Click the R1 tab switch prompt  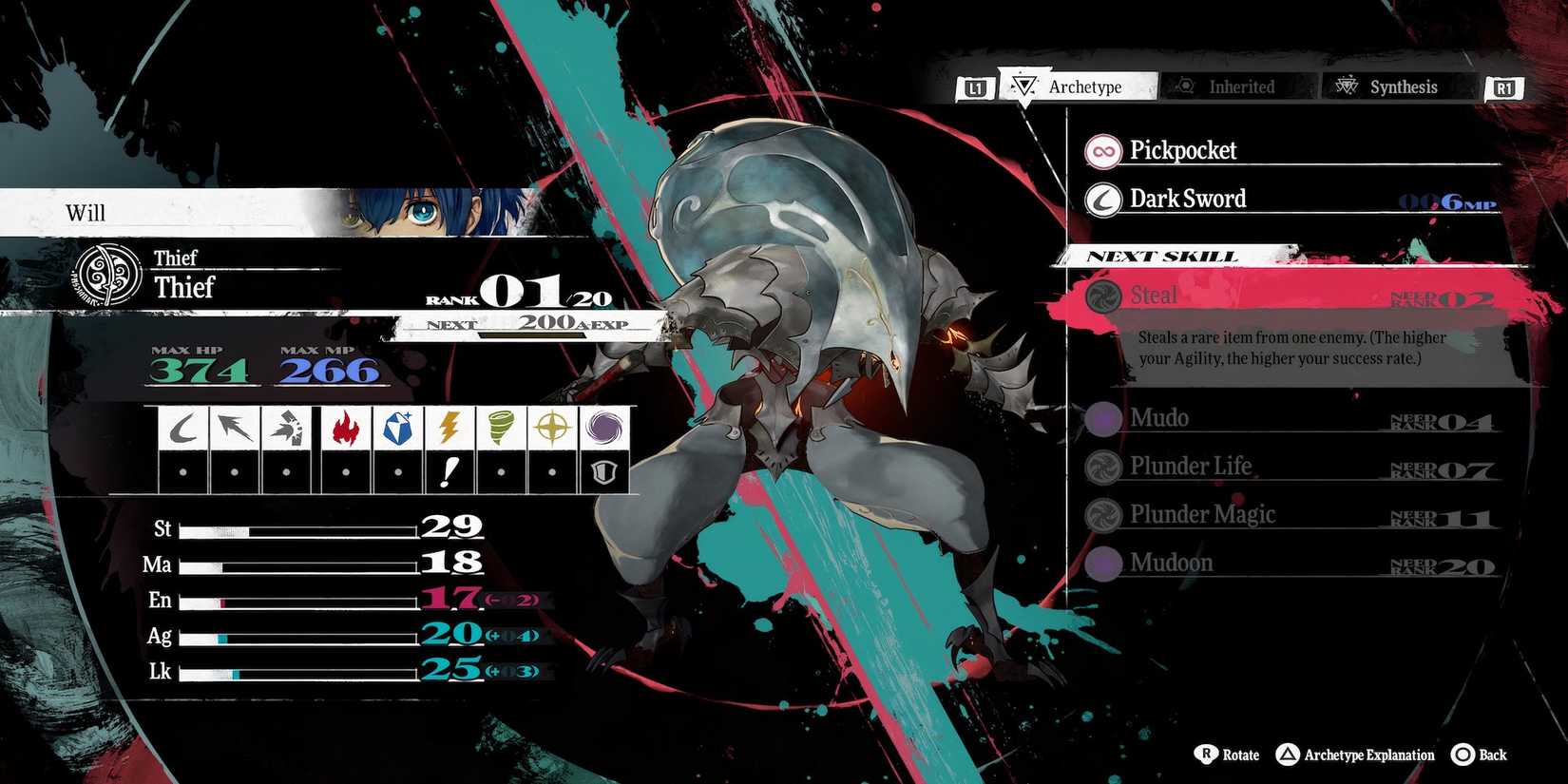pyautogui.click(x=1503, y=86)
